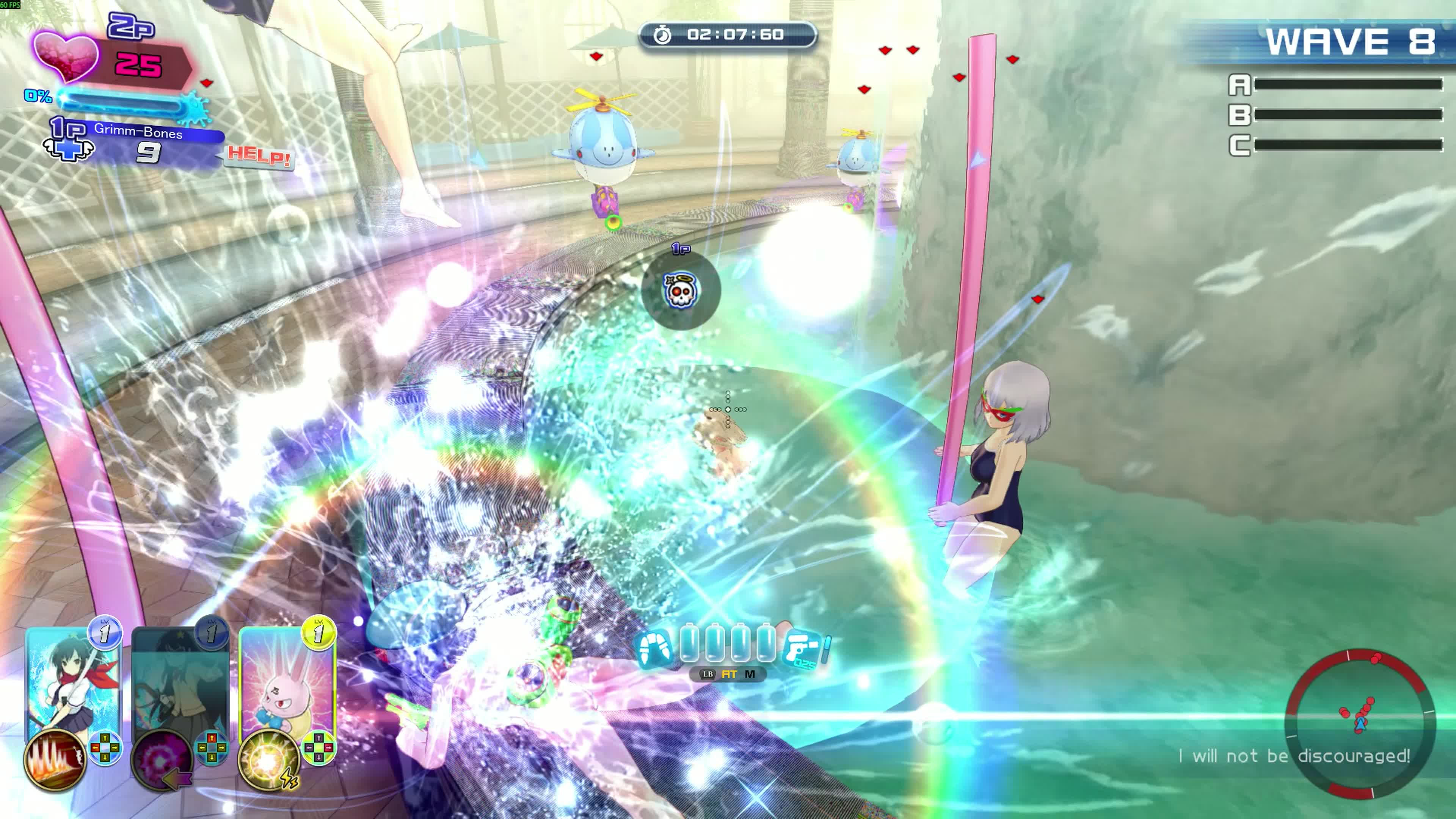Open the circular radar minimap
The image size is (1456, 819).
pyautogui.click(x=1360, y=723)
